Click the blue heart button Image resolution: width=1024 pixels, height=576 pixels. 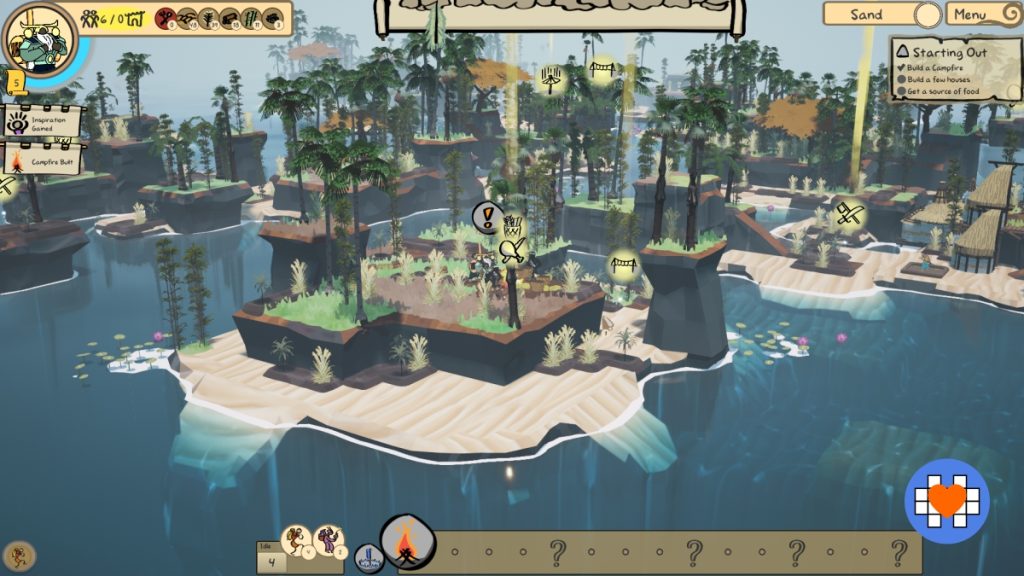coord(947,501)
